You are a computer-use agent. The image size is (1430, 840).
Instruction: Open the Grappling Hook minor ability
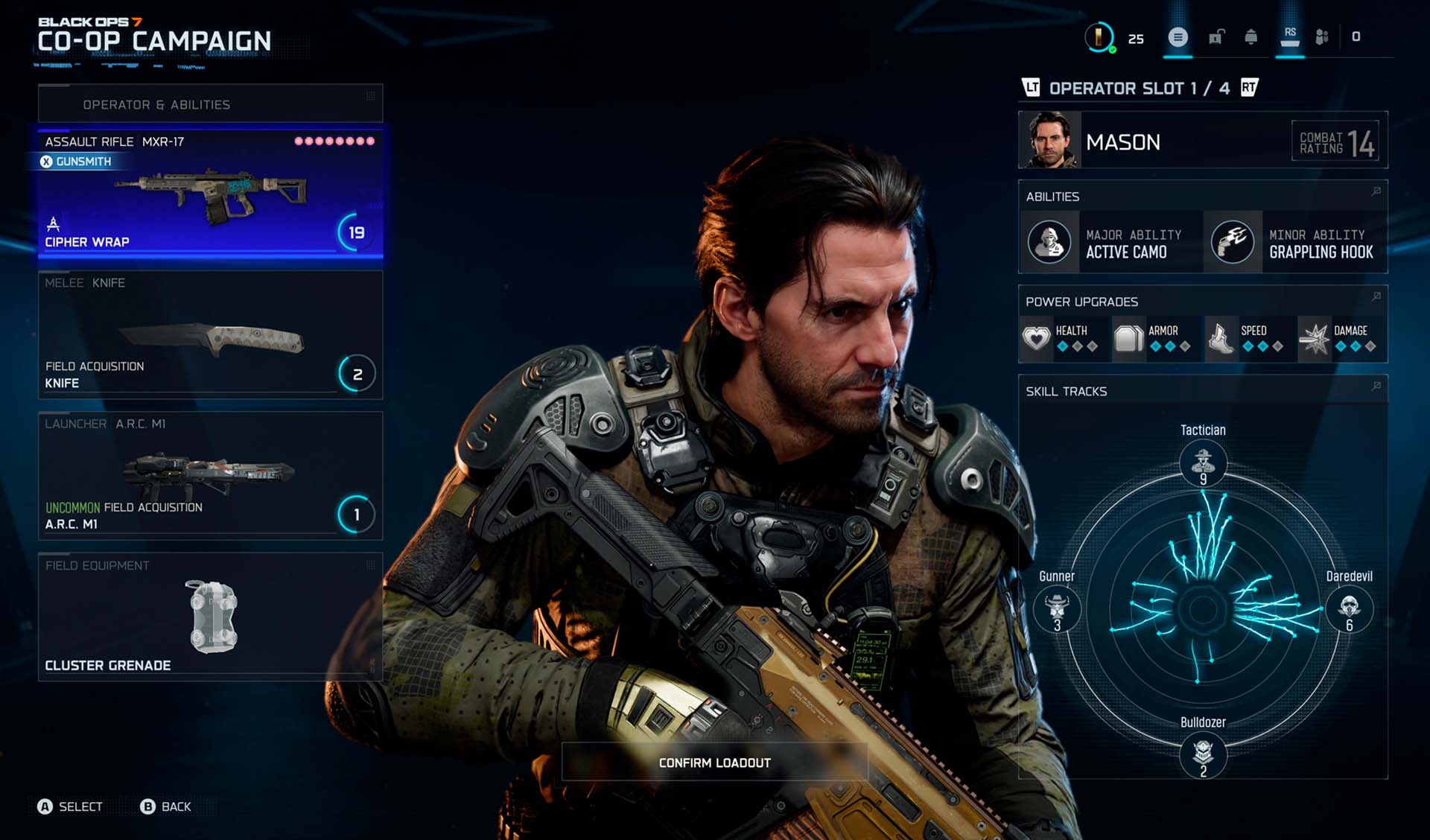[1294, 243]
